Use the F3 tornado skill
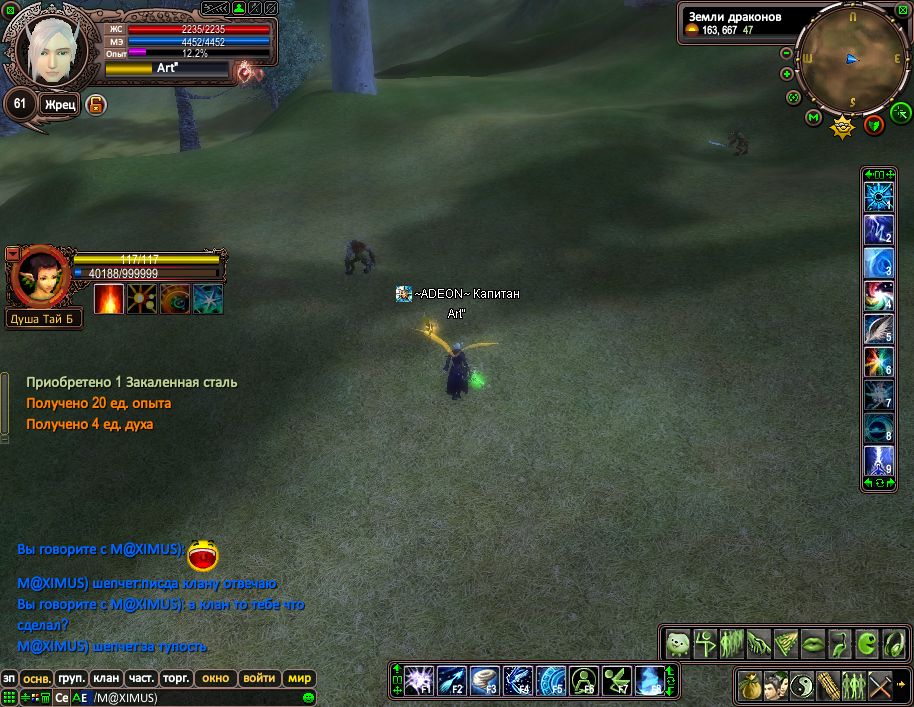This screenshot has width=914, height=707. click(485, 680)
